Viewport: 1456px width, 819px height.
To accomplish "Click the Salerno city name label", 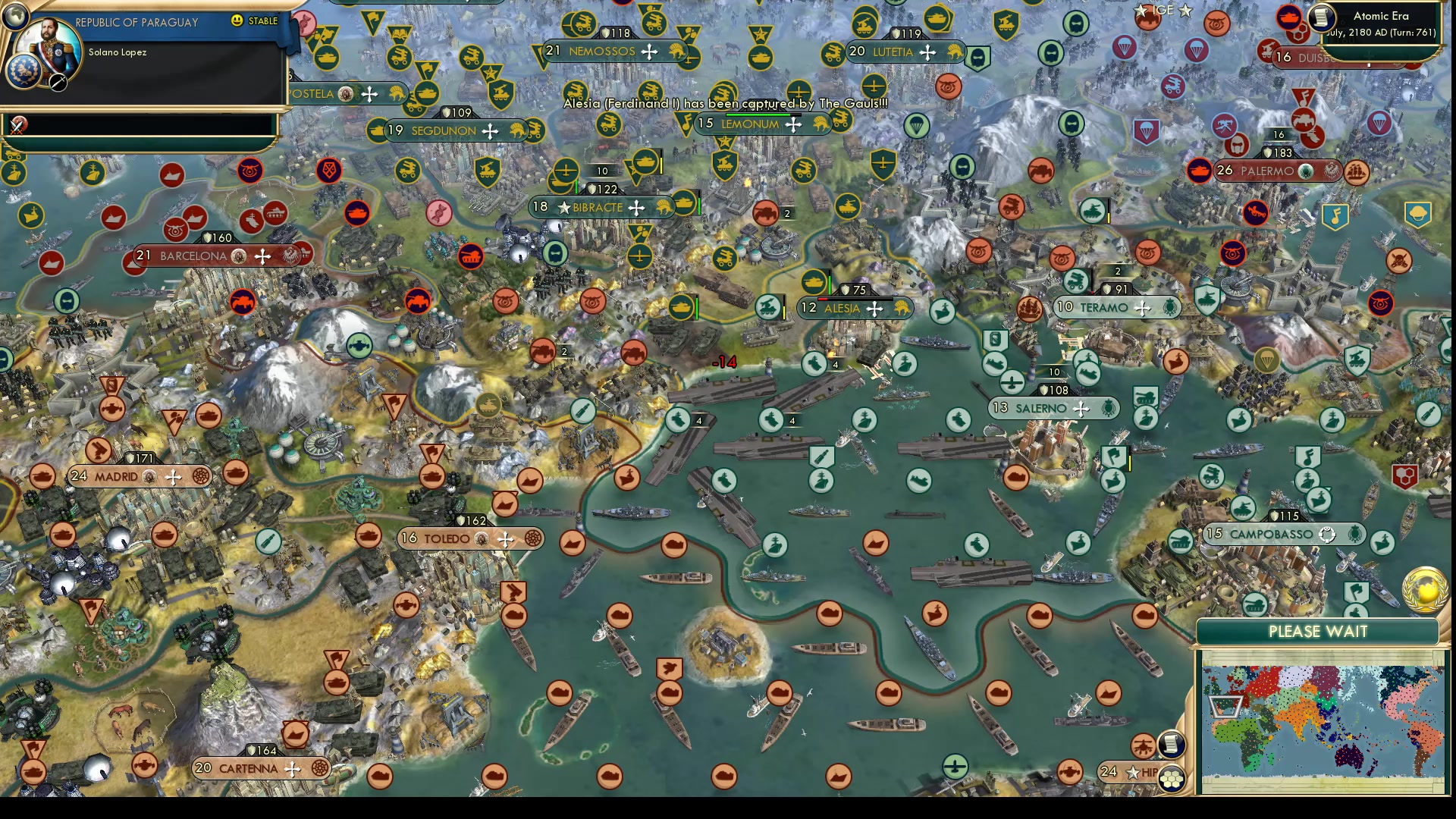I will [1042, 408].
